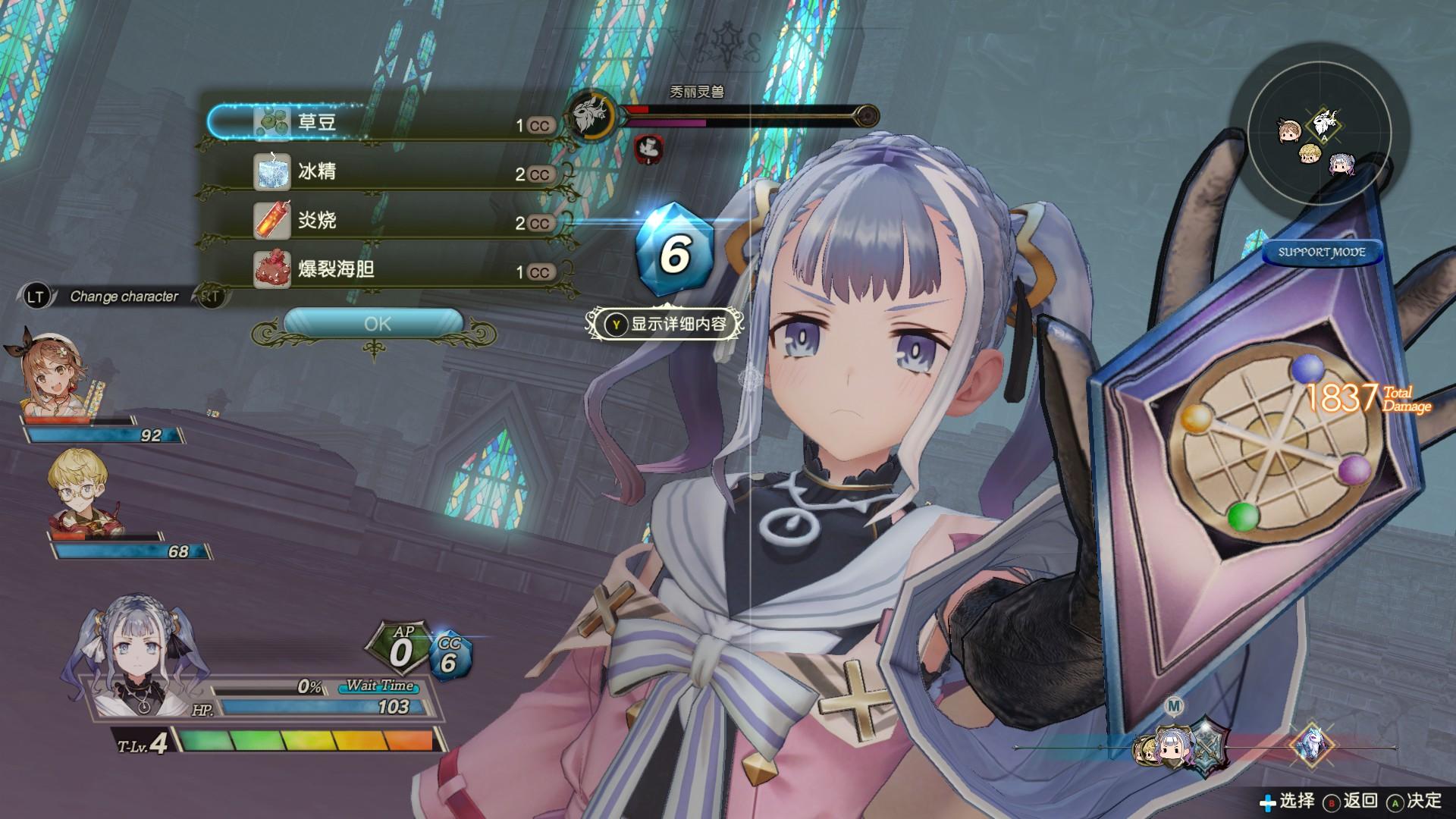The image size is (1456, 819).
Task: Click the 返回 back option
Action: (x=1351, y=801)
